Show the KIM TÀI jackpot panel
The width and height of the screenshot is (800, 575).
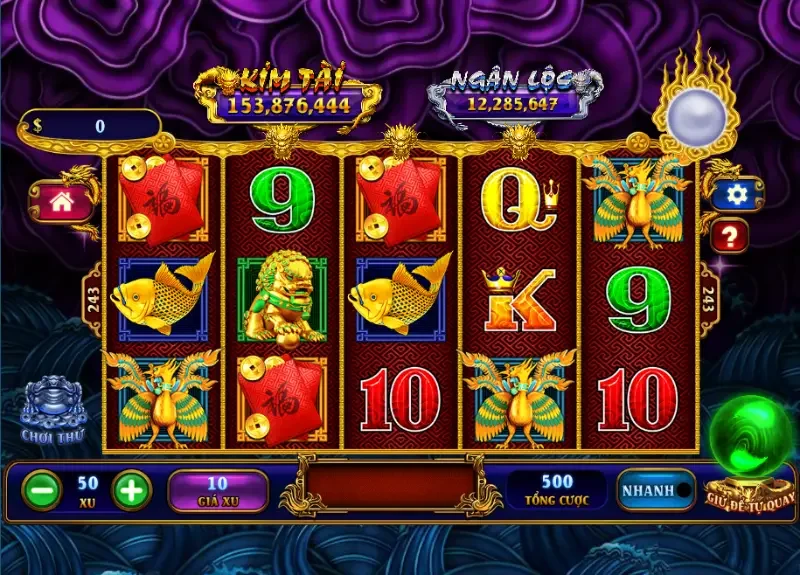click(x=287, y=95)
